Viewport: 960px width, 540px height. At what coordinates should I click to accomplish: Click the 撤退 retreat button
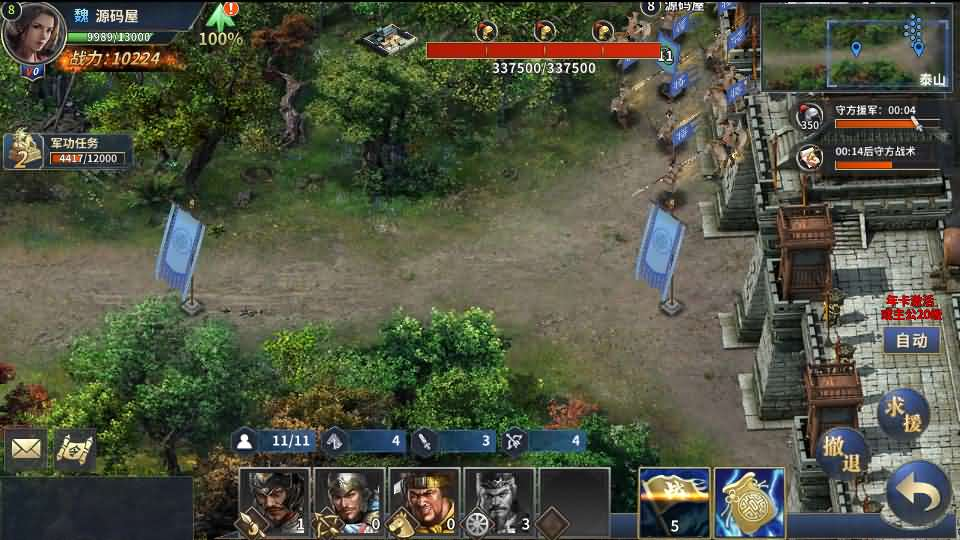[x=842, y=451]
